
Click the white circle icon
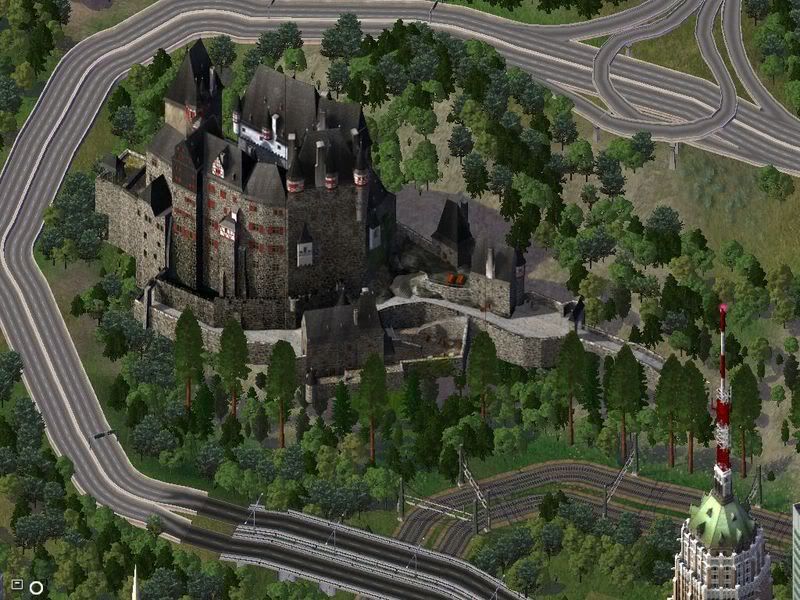tap(37, 587)
